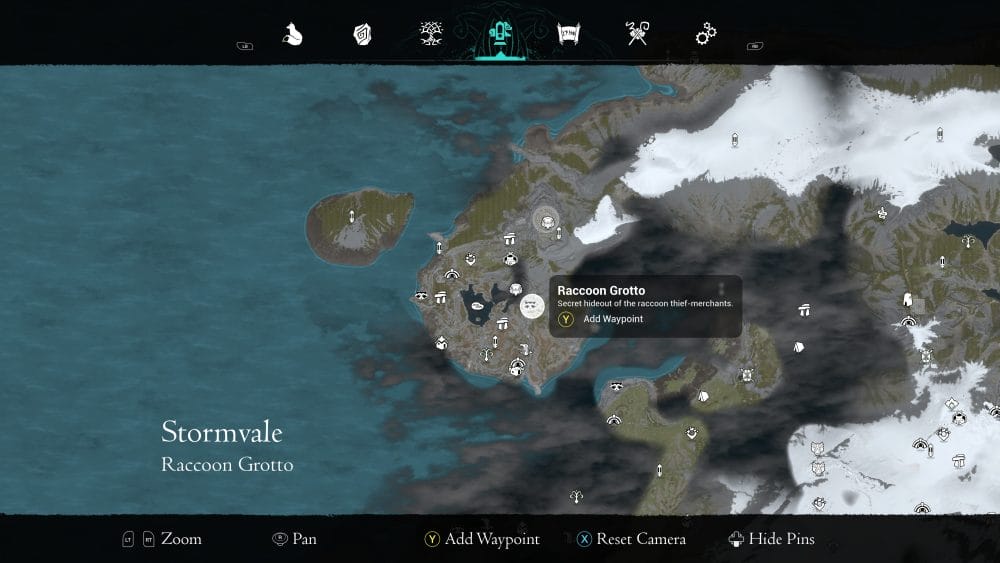This screenshot has width=1000, height=563.
Task: Click the raccoon face marker on the west coast
Action: click(421, 296)
